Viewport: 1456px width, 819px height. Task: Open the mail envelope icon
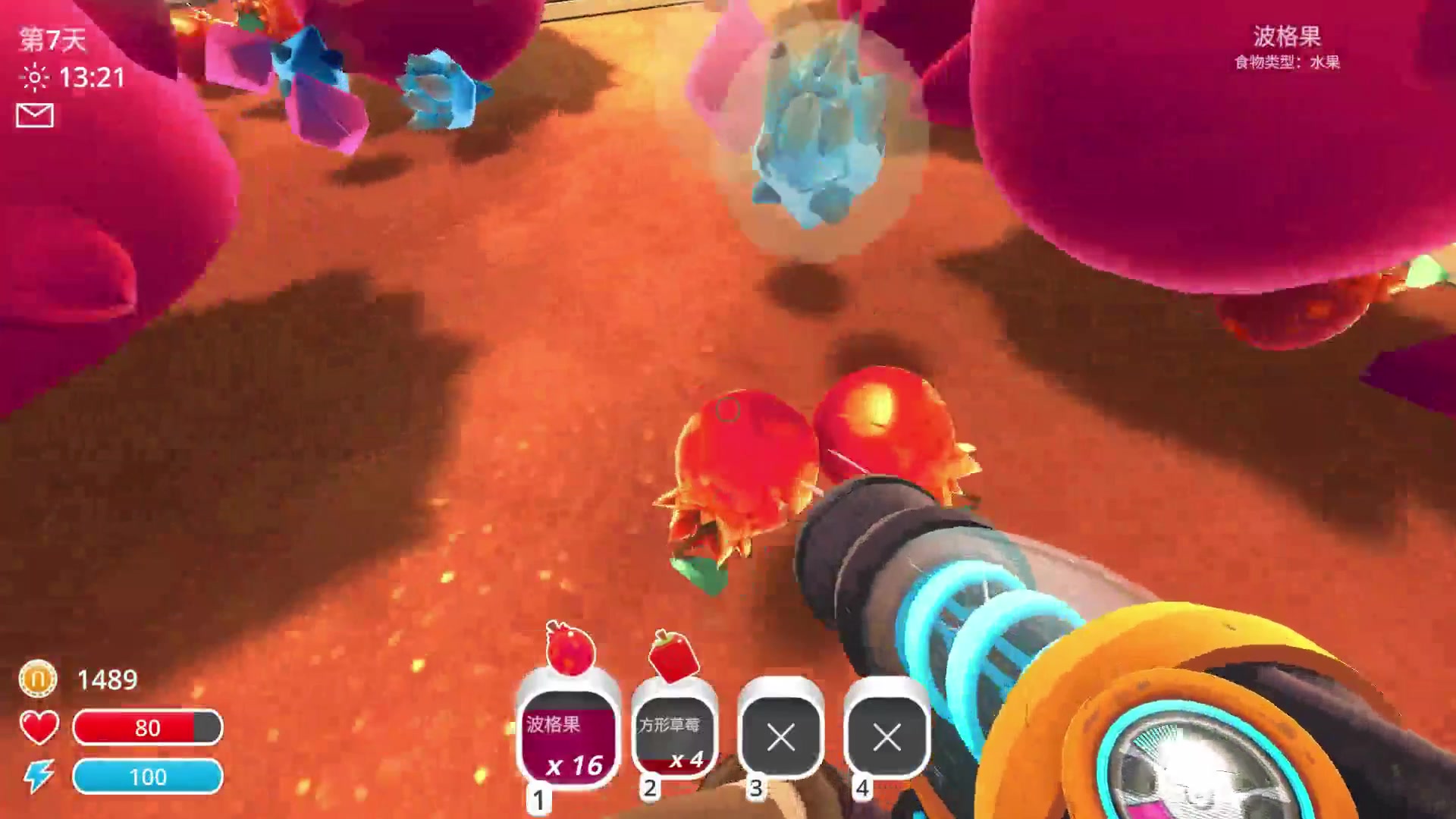pyautogui.click(x=35, y=115)
